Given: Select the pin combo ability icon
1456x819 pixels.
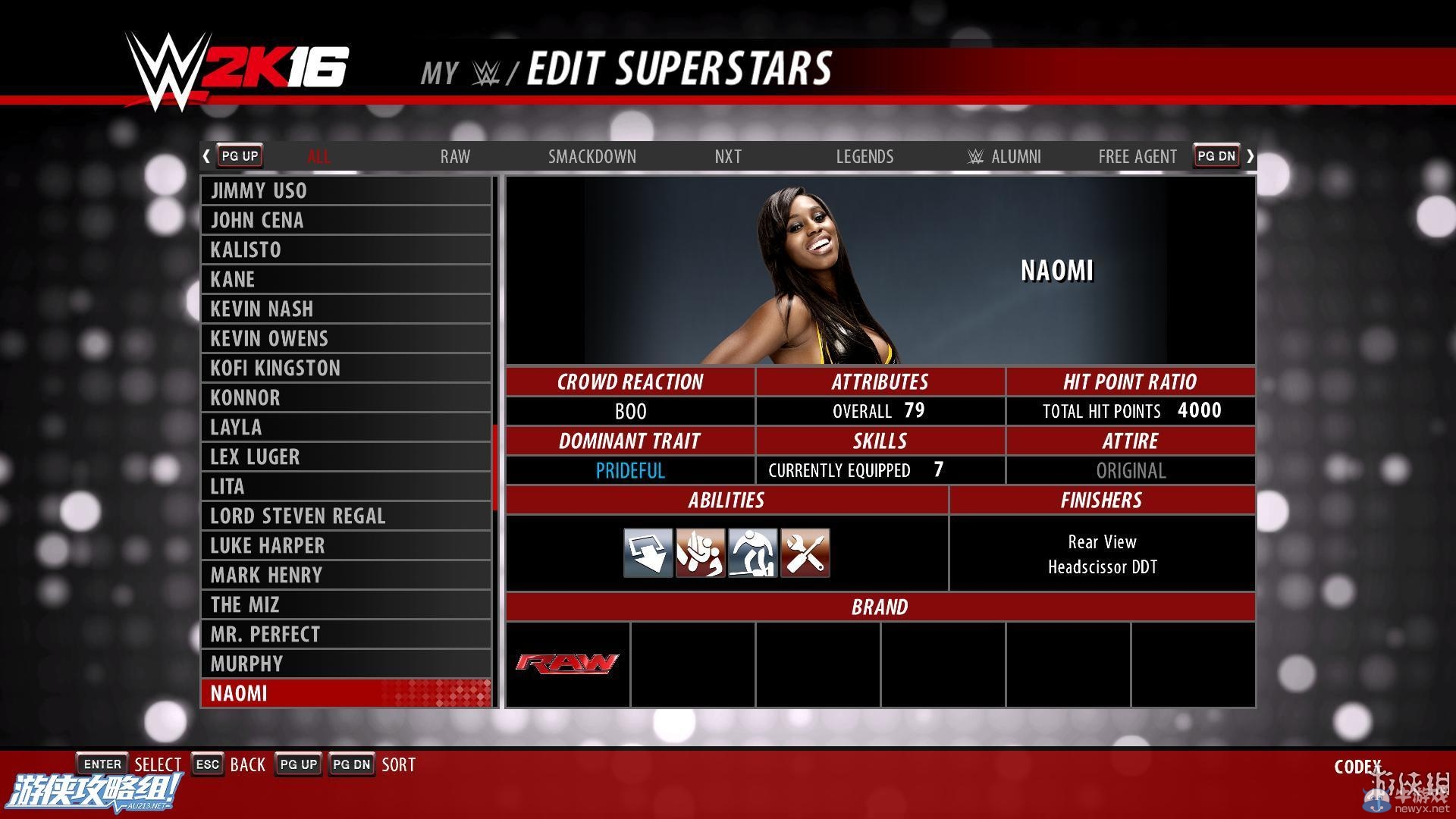Looking at the screenshot, I should point(752,553).
